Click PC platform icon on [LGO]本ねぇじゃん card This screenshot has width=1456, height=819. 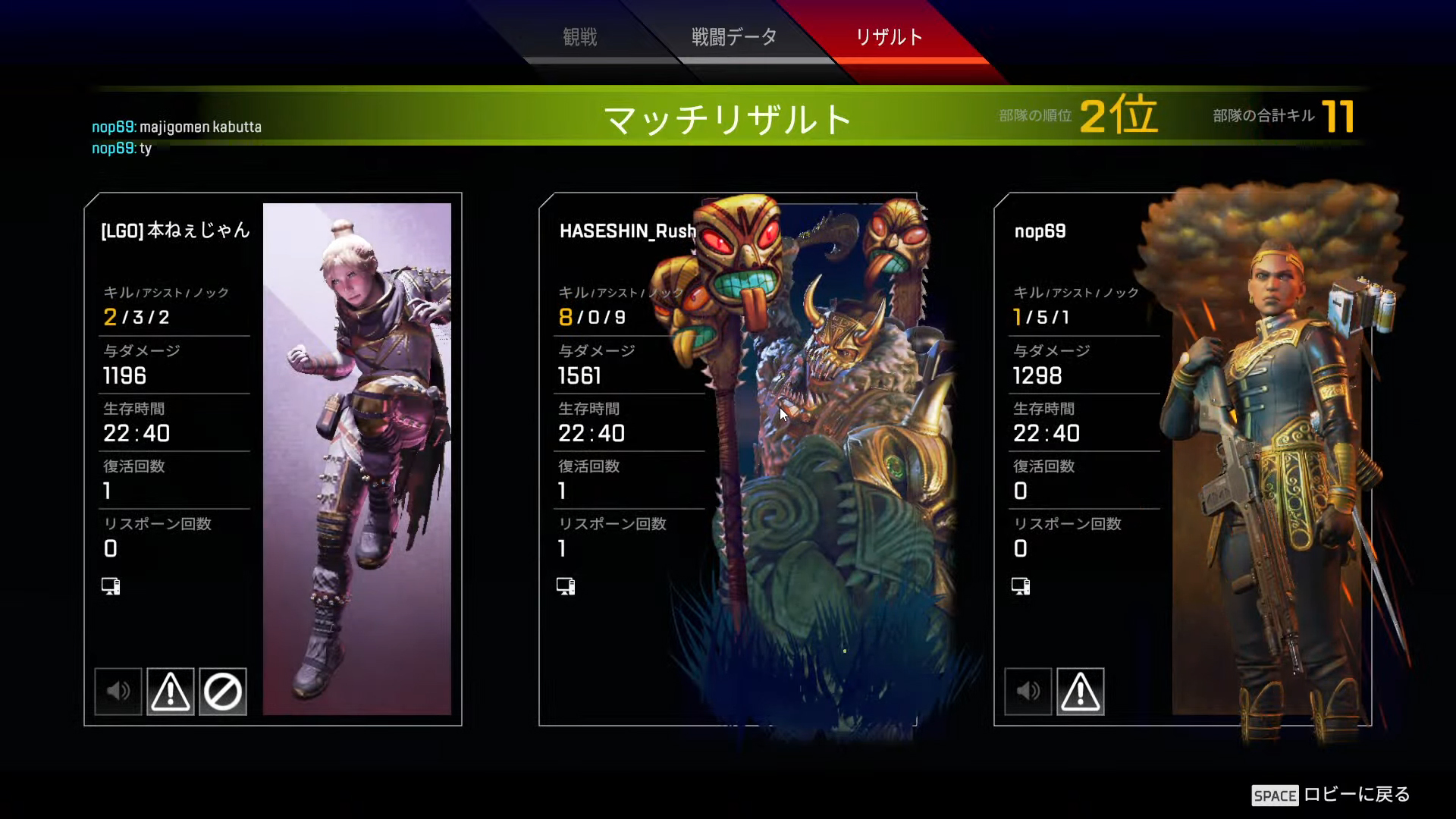tap(111, 585)
